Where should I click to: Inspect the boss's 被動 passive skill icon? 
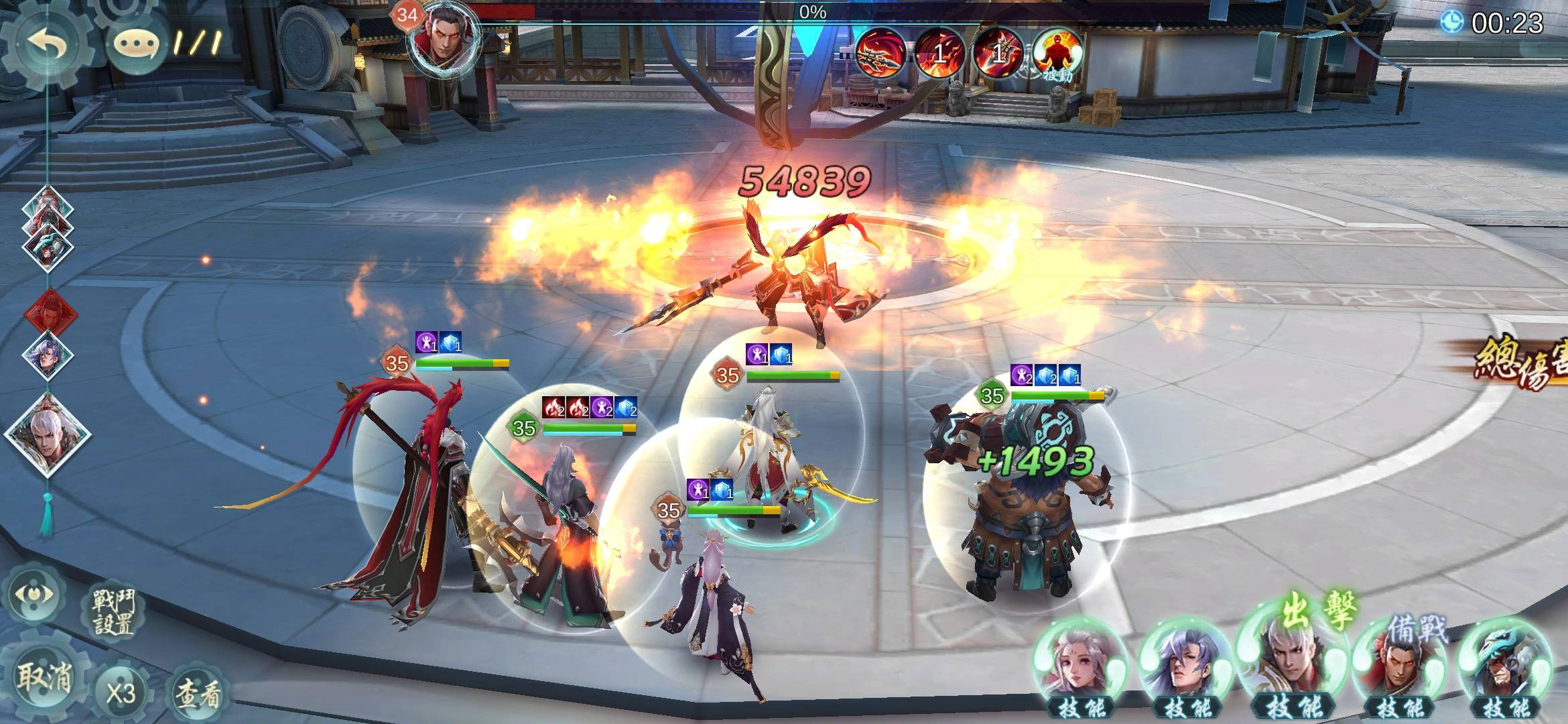point(1057,54)
